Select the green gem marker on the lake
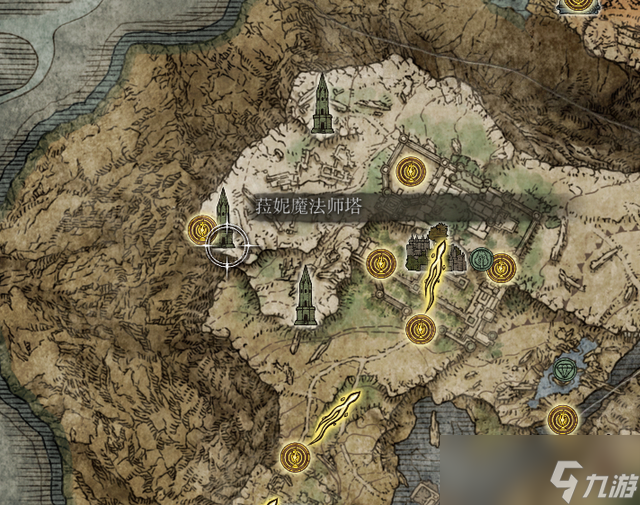640x505 pixels. [569, 368]
